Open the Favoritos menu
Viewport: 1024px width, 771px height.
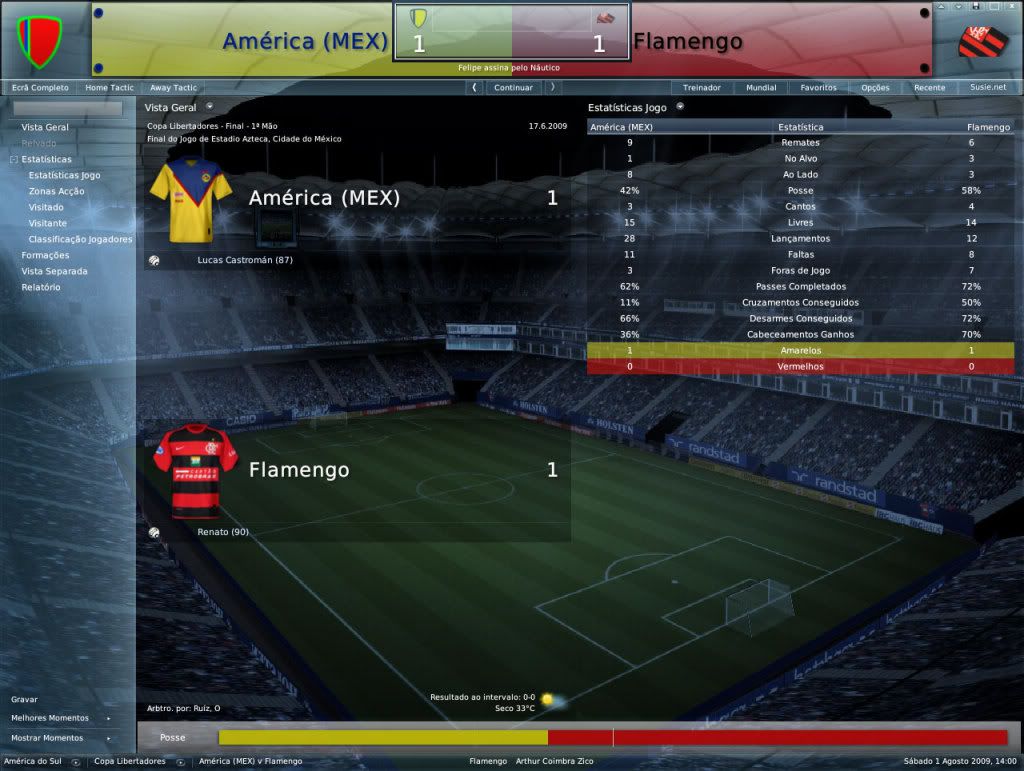818,87
